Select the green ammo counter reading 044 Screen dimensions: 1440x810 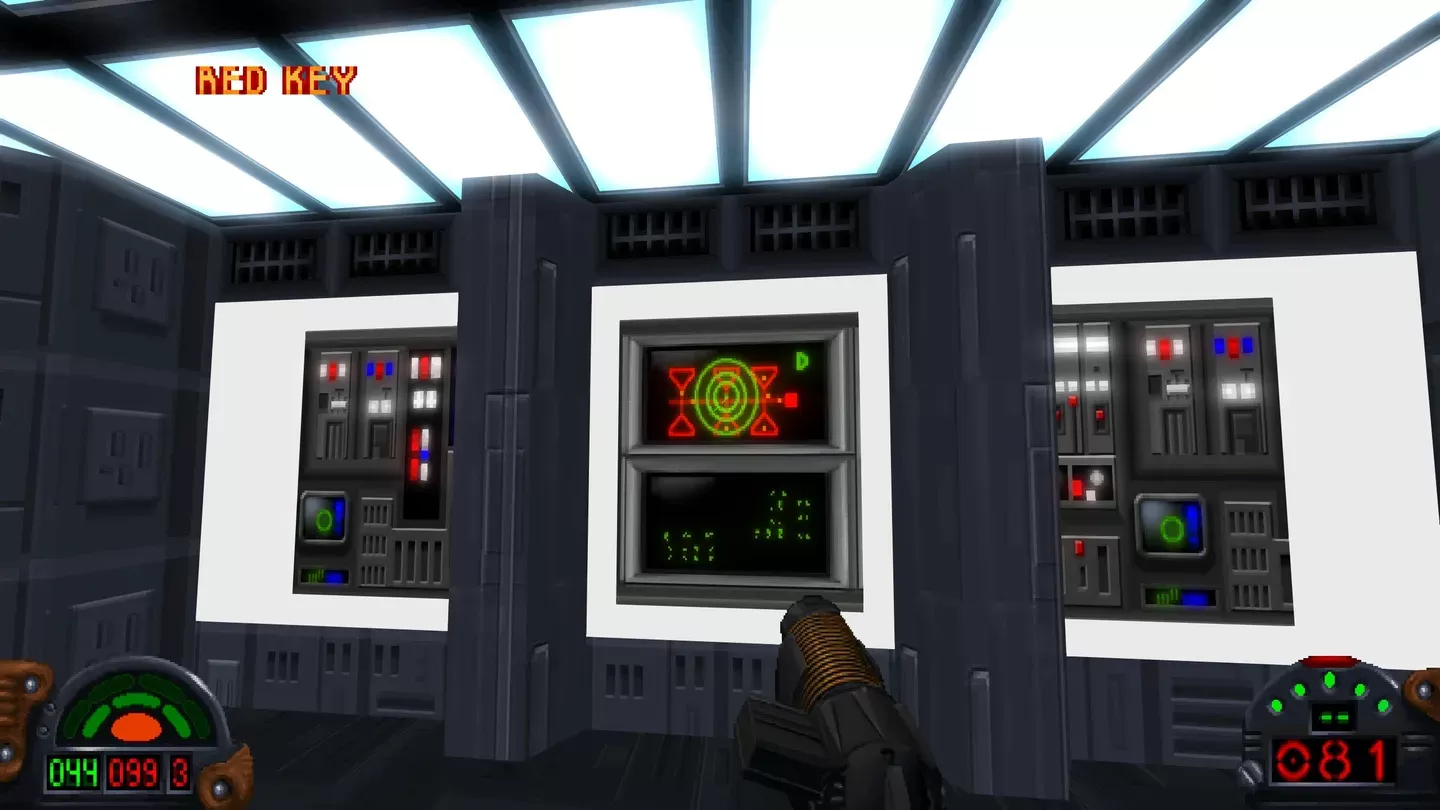click(x=75, y=769)
